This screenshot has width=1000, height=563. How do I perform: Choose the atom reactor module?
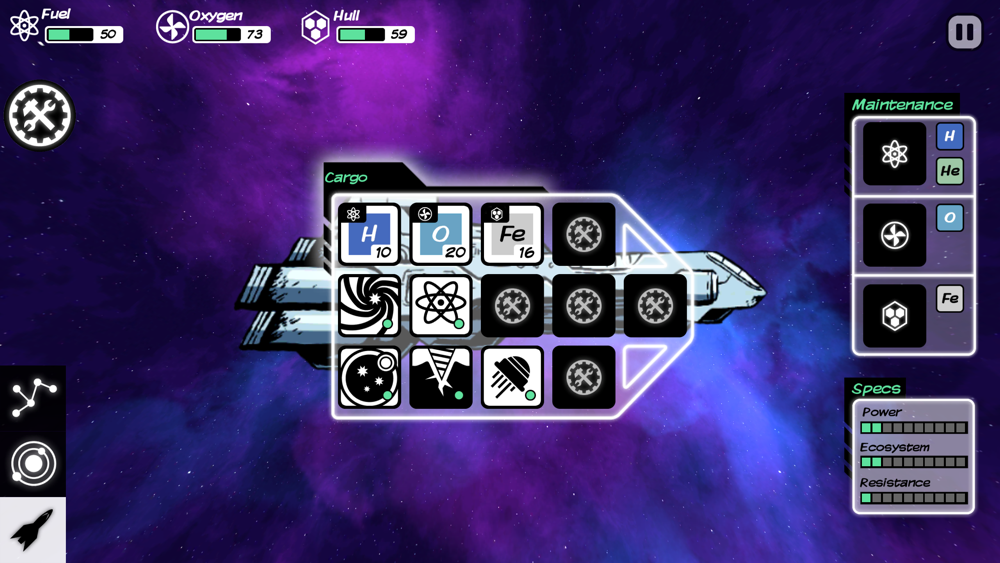tap(441, 305)
